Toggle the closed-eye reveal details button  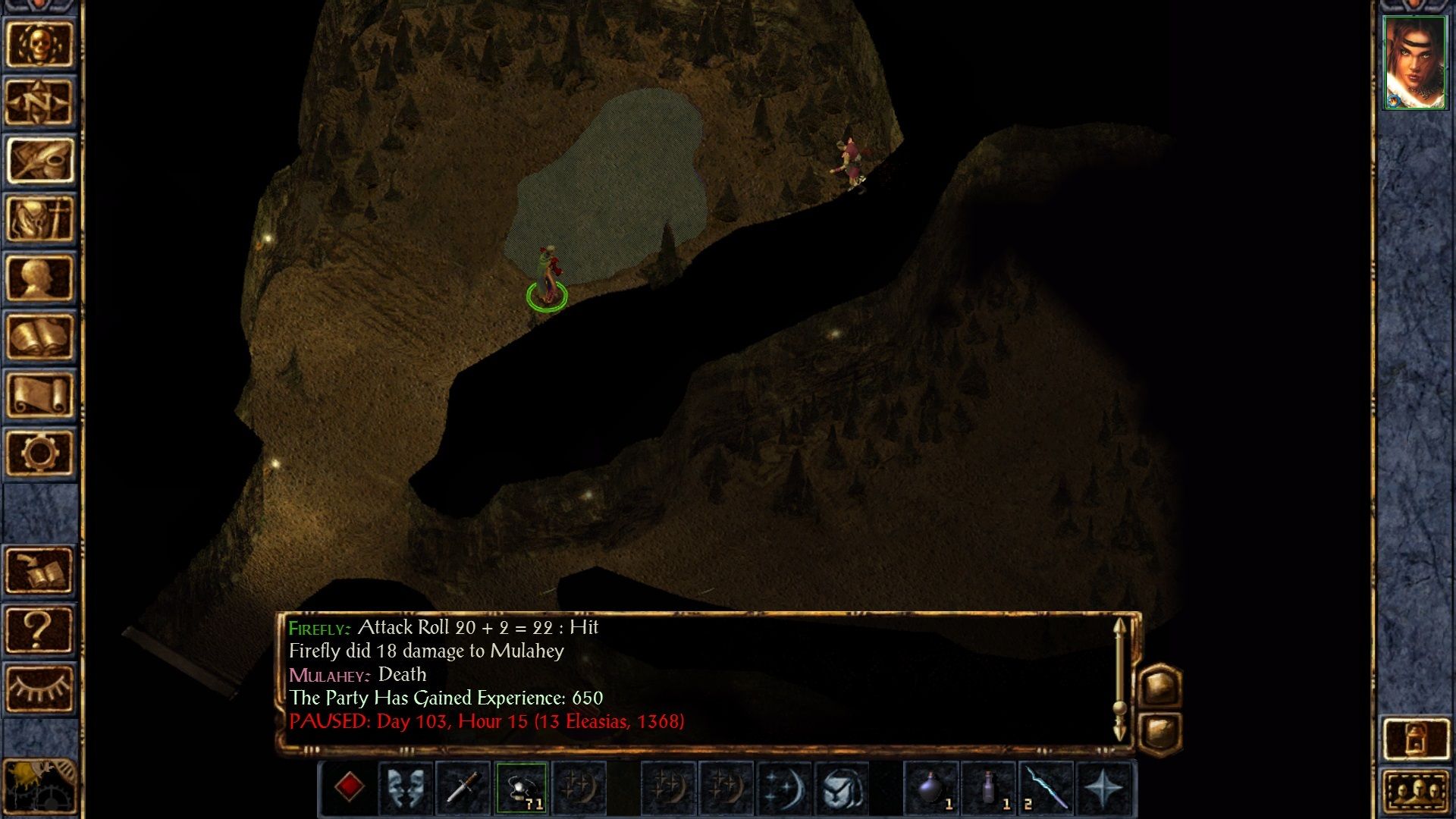[39, 688]
